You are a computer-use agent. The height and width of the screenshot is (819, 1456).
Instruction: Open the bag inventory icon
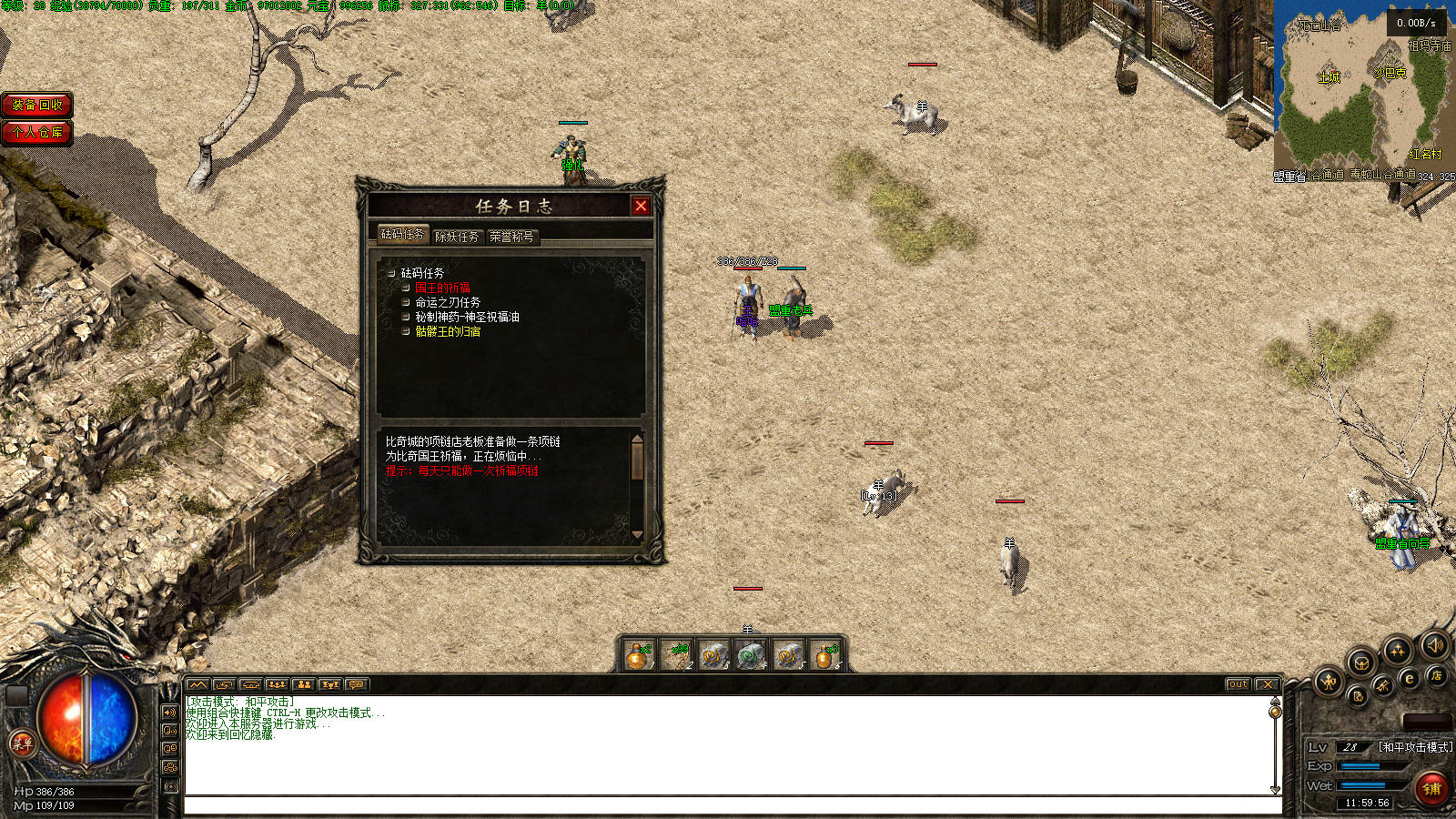[1360, 662]
